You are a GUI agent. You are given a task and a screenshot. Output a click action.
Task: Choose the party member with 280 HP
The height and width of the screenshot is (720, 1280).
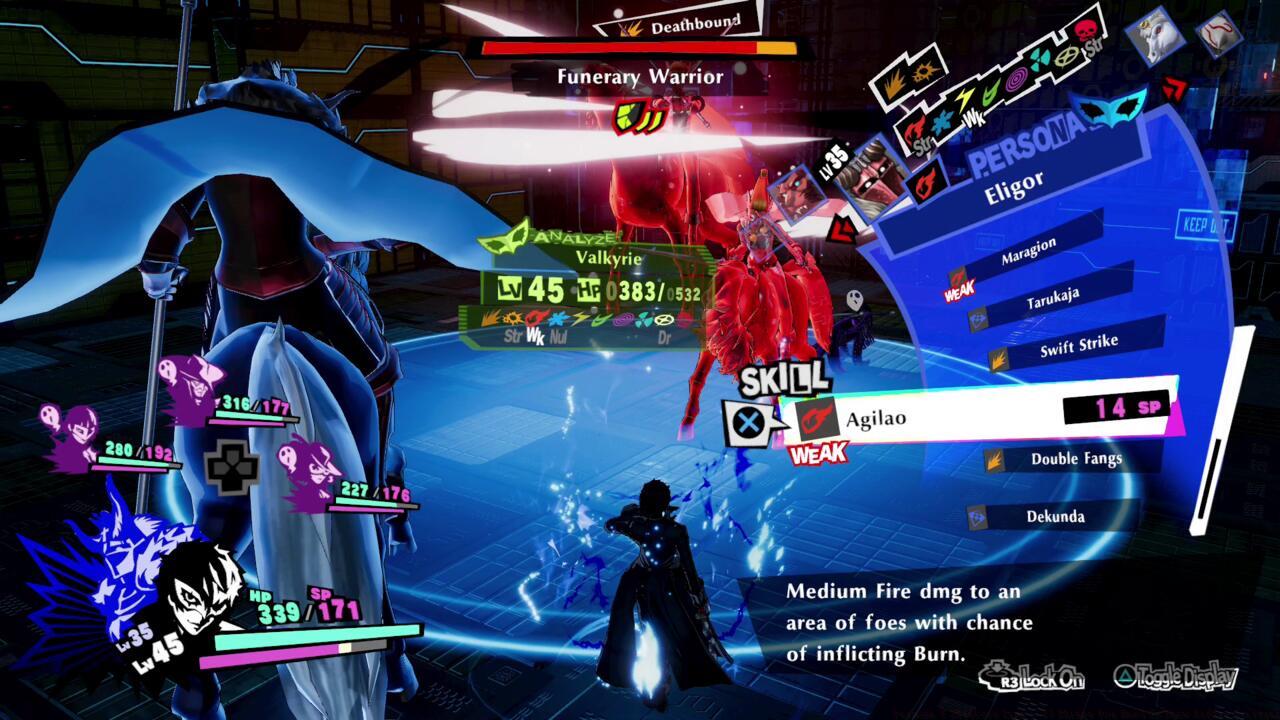point(72,438)
